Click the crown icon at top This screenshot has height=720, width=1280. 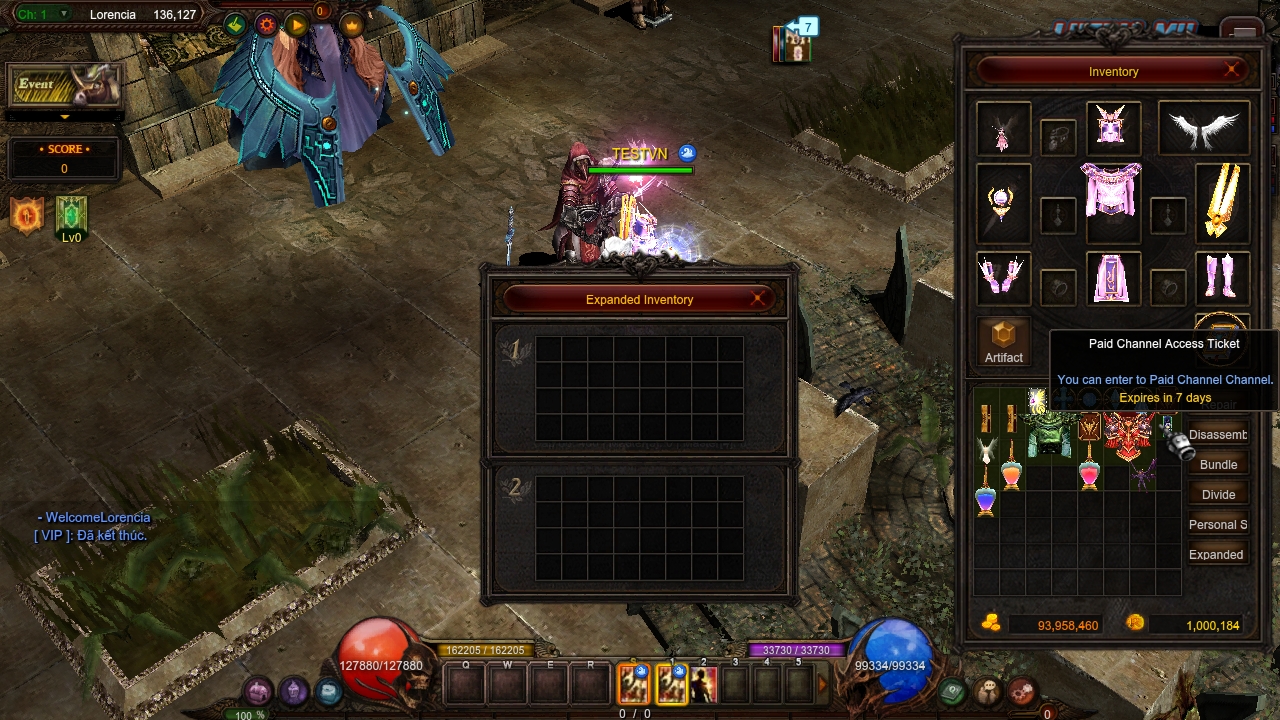point(351,25)
